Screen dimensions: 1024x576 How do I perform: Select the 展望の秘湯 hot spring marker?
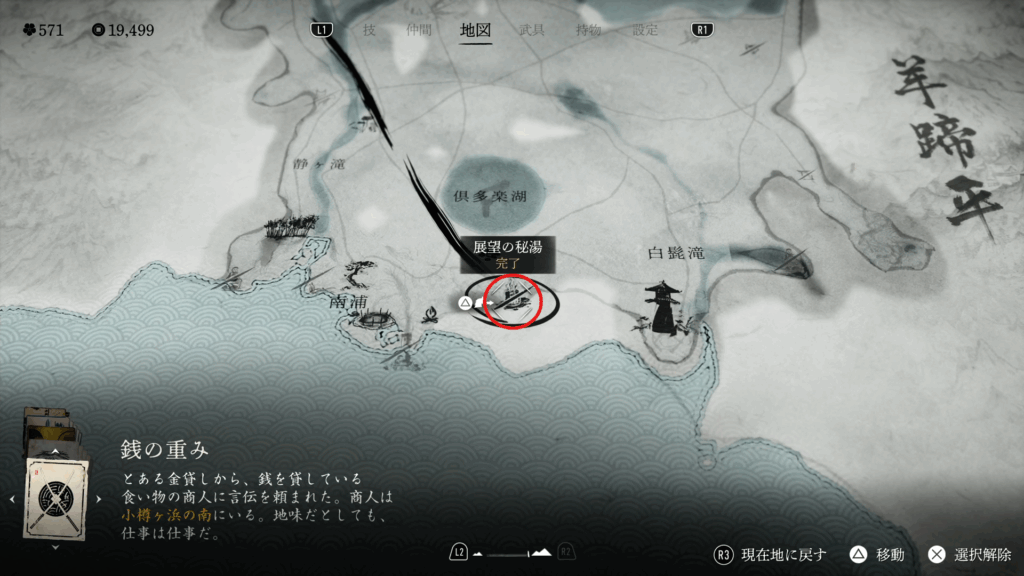click(x=512, y=299)
